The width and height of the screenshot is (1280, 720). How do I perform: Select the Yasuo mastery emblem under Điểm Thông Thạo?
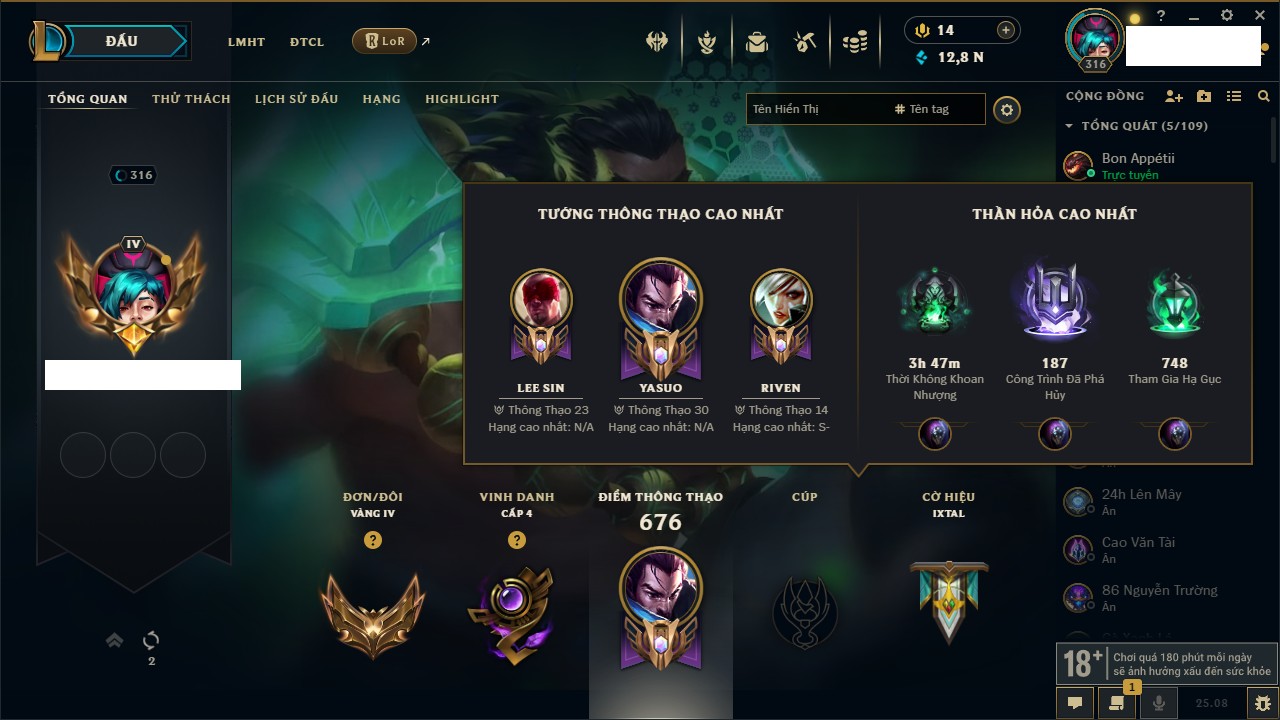tap(660, 607)
